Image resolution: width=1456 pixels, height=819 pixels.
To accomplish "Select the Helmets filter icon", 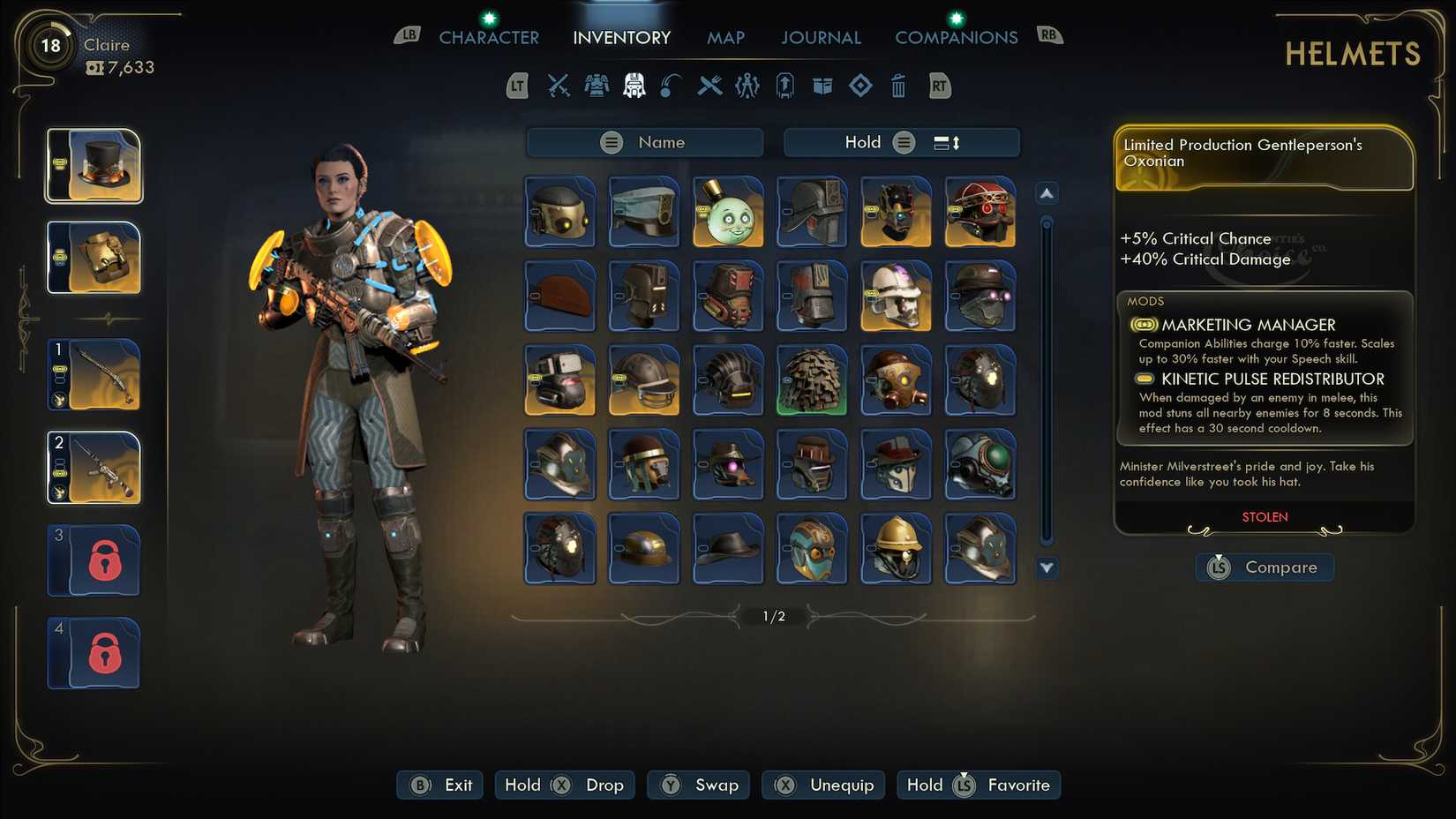I will tap(634, 86).
